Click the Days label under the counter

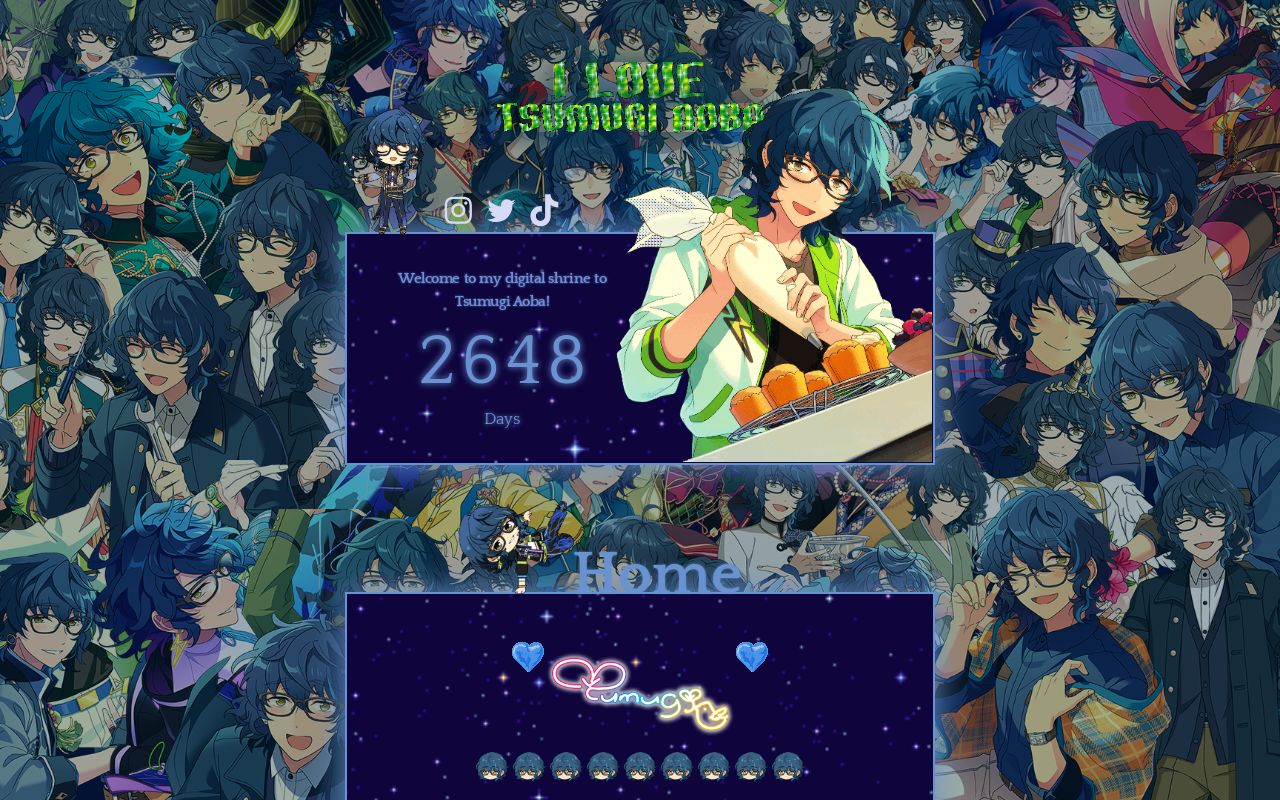click(501, 418)
